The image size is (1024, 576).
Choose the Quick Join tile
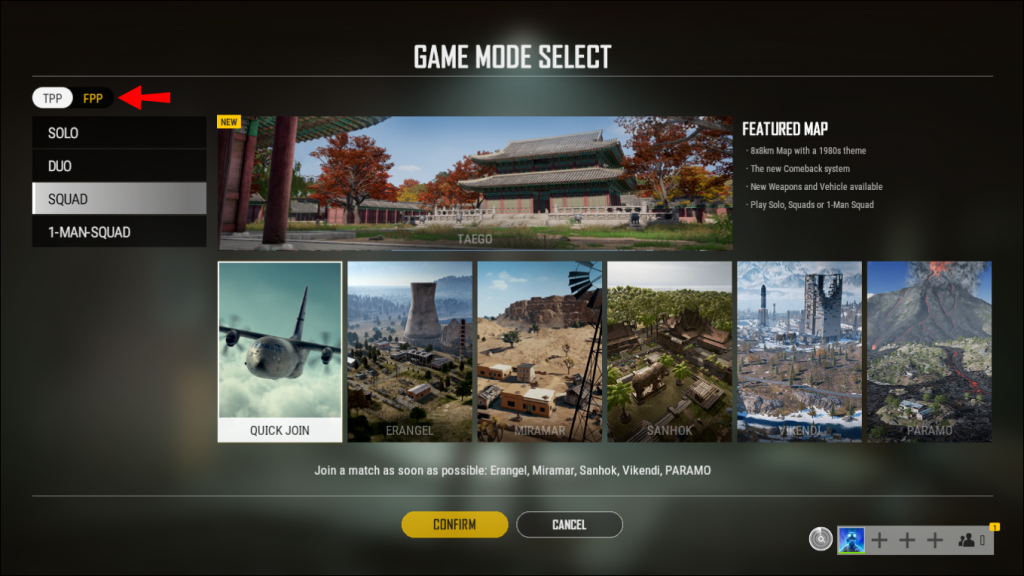[280, 351]
